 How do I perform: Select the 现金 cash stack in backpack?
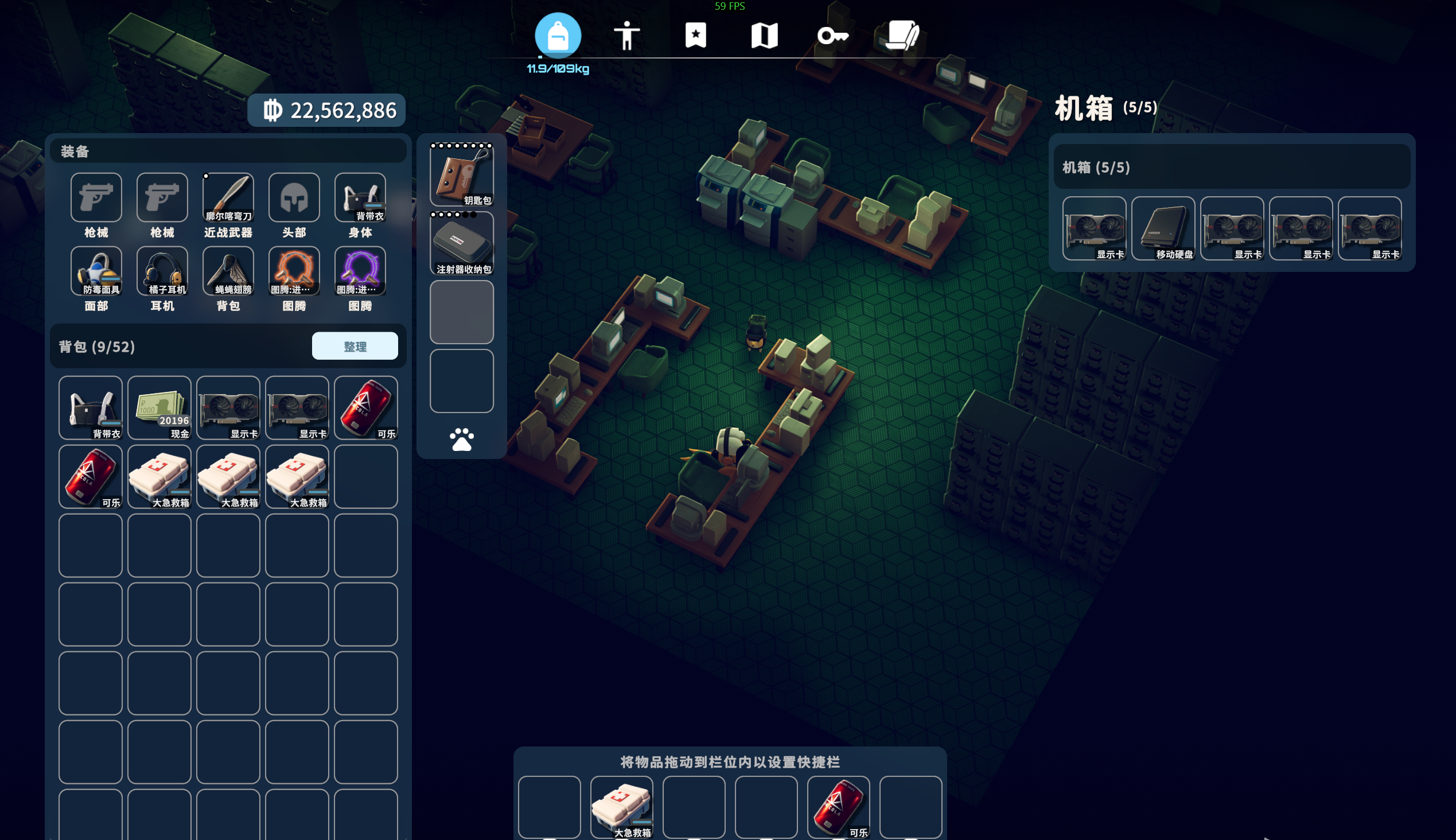(x=159, y=407)
